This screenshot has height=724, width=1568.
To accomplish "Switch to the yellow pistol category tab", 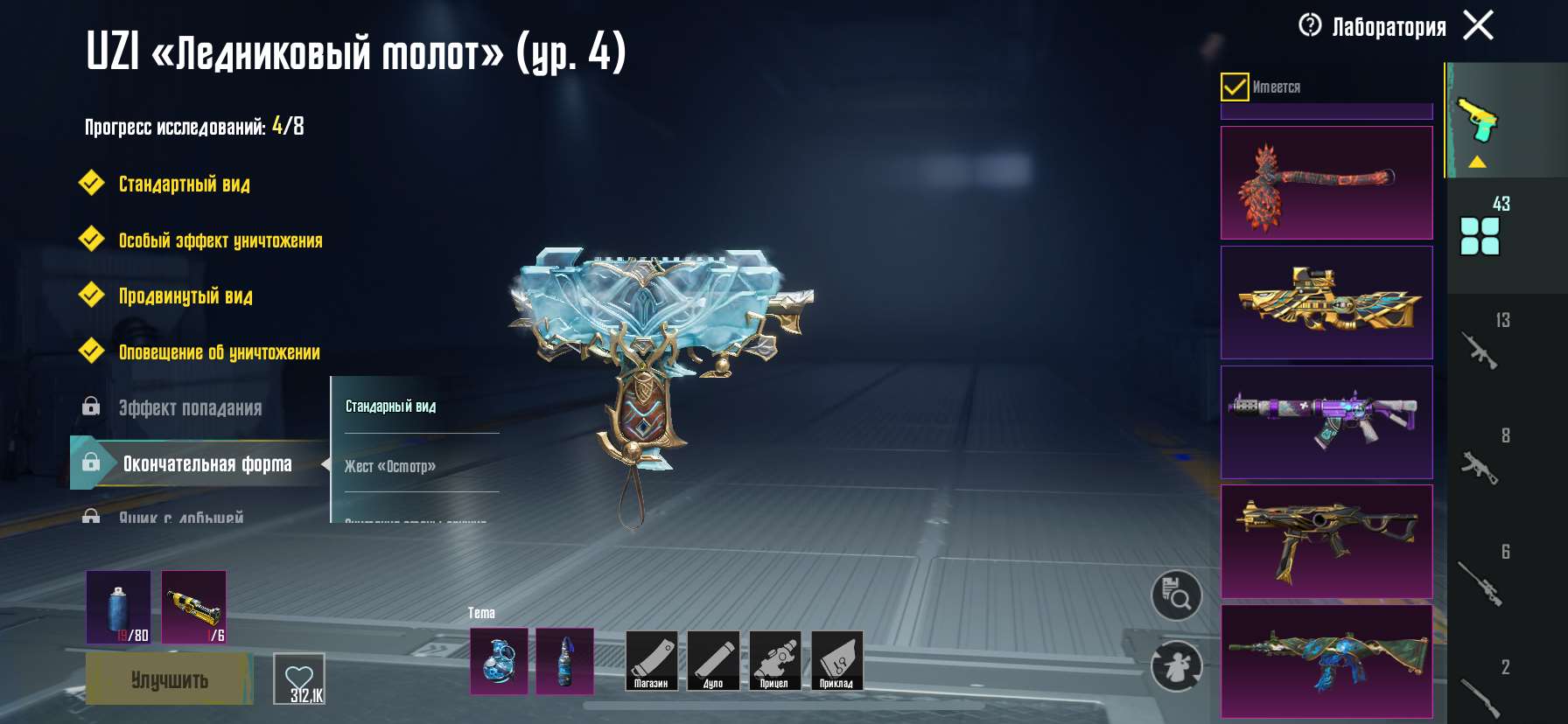I will tap(1477, 121).
